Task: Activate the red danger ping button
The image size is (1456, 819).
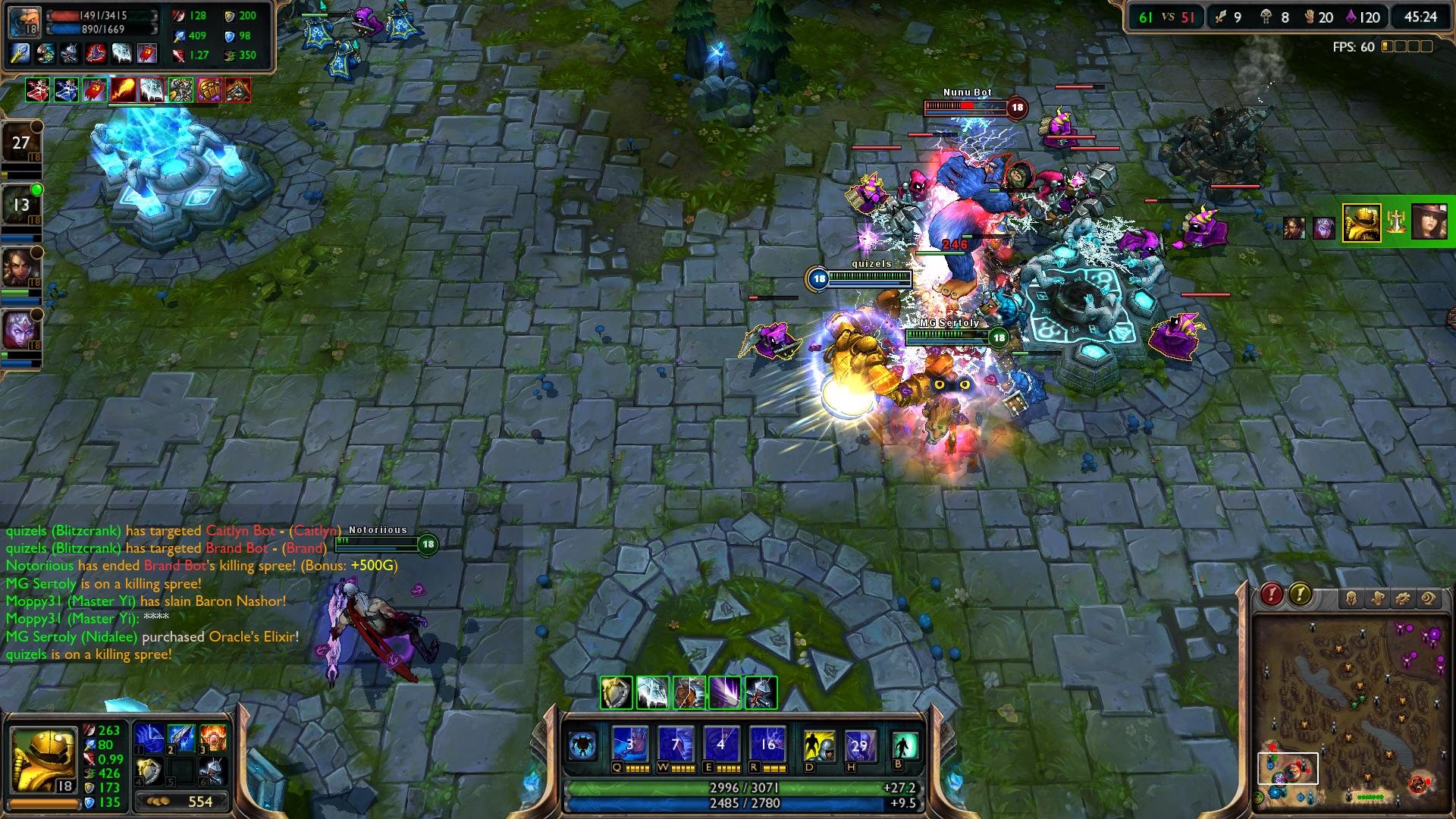Action: [x=1272, y=595]
